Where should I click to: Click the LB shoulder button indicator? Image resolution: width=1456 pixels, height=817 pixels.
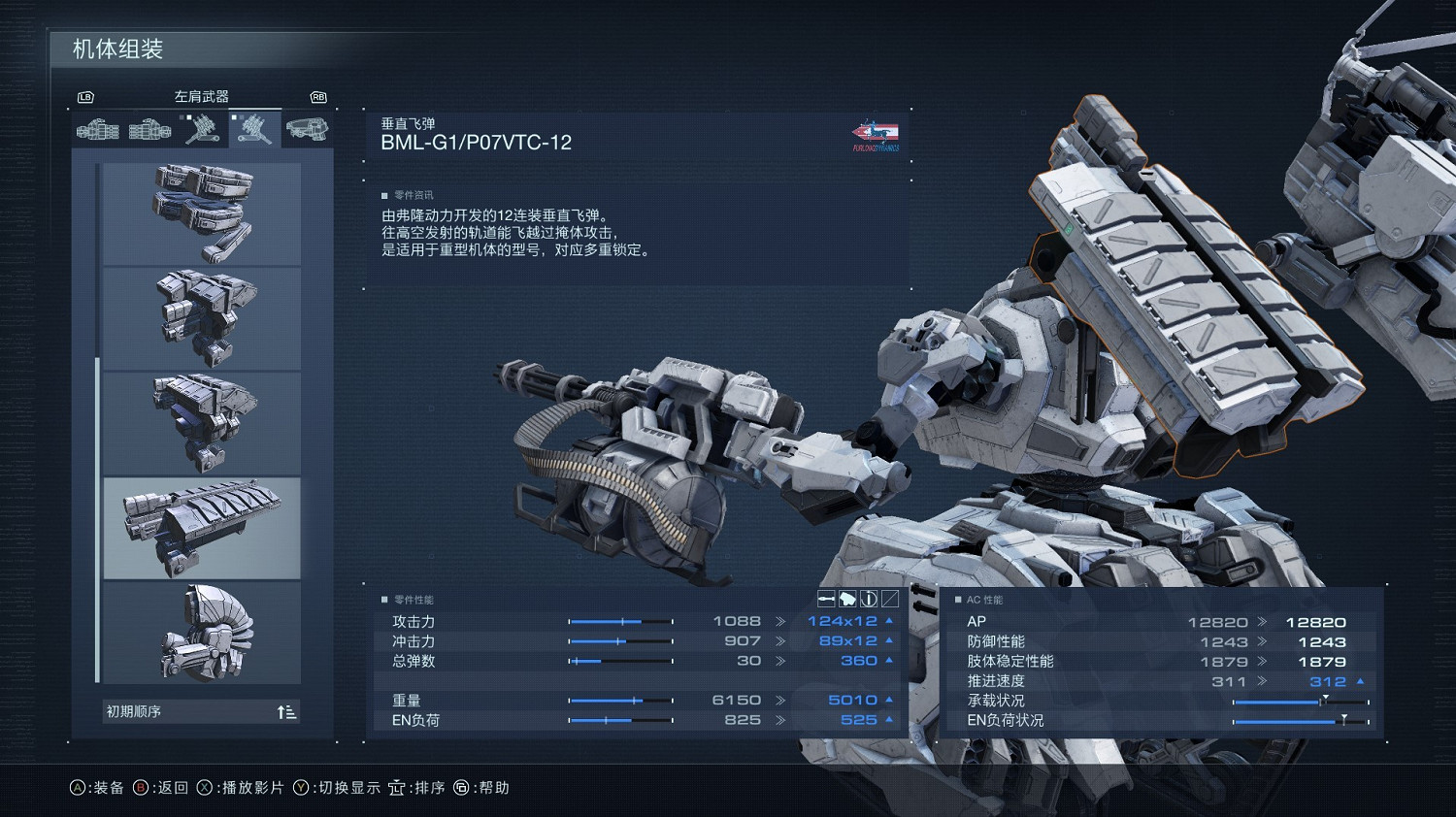pyautogui.click(x=85, y=97)
